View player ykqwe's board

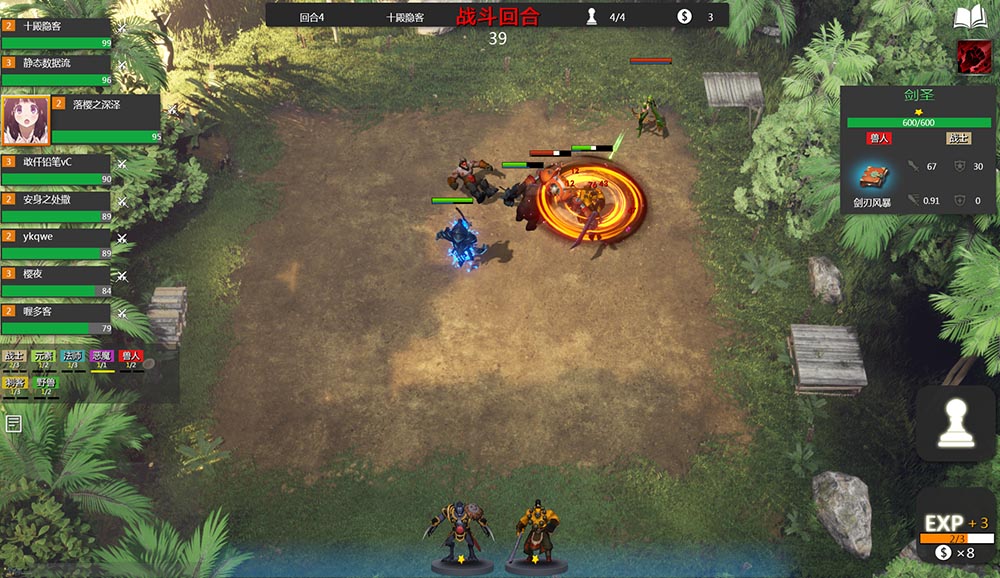pyautogui.click(x=56, y=245)
